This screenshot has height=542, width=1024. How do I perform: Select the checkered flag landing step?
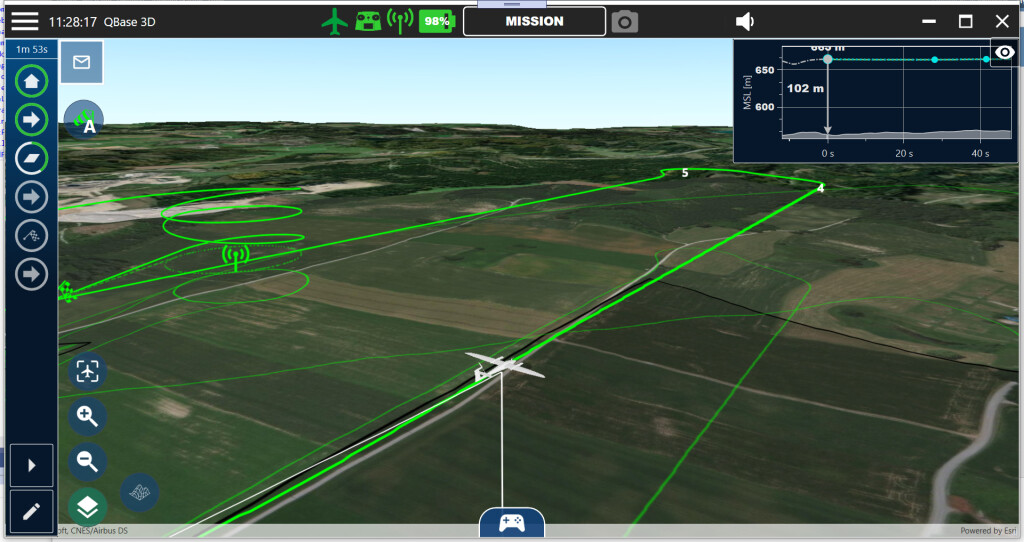point(32,235)
